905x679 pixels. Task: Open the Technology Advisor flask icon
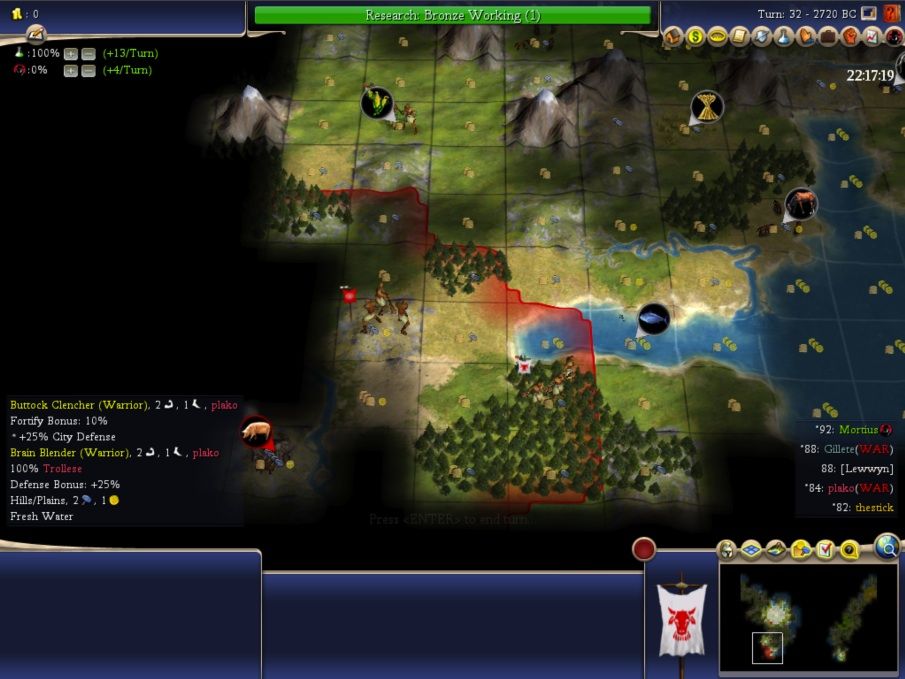(x=784, y=37)
